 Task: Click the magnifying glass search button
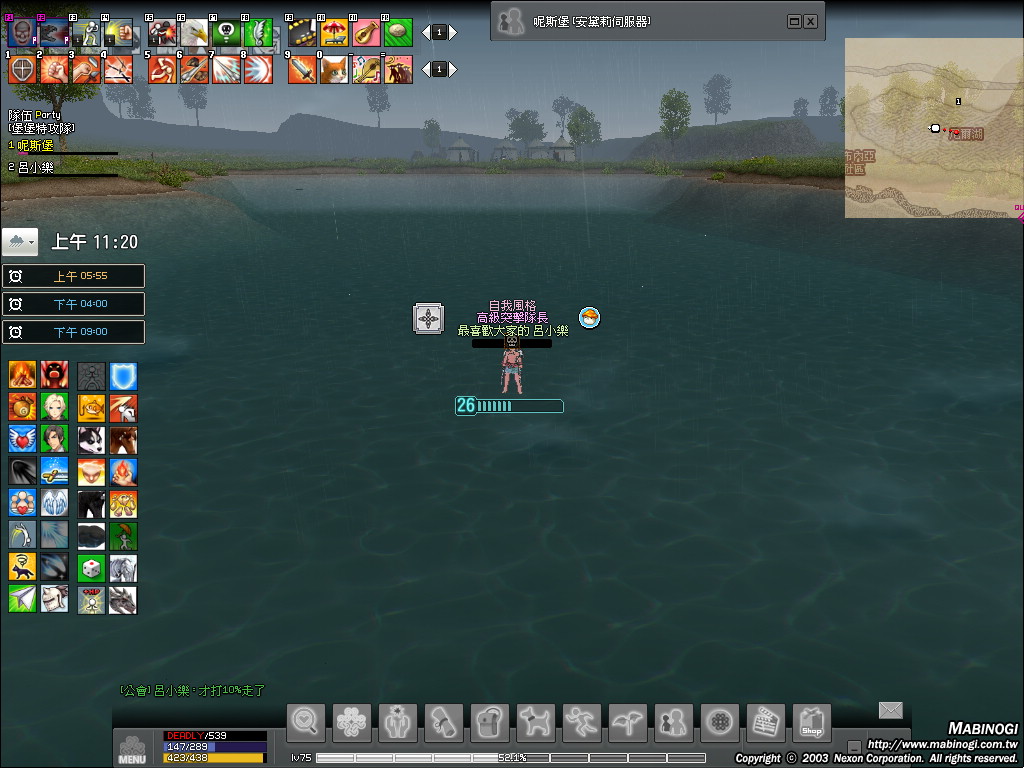306,722
